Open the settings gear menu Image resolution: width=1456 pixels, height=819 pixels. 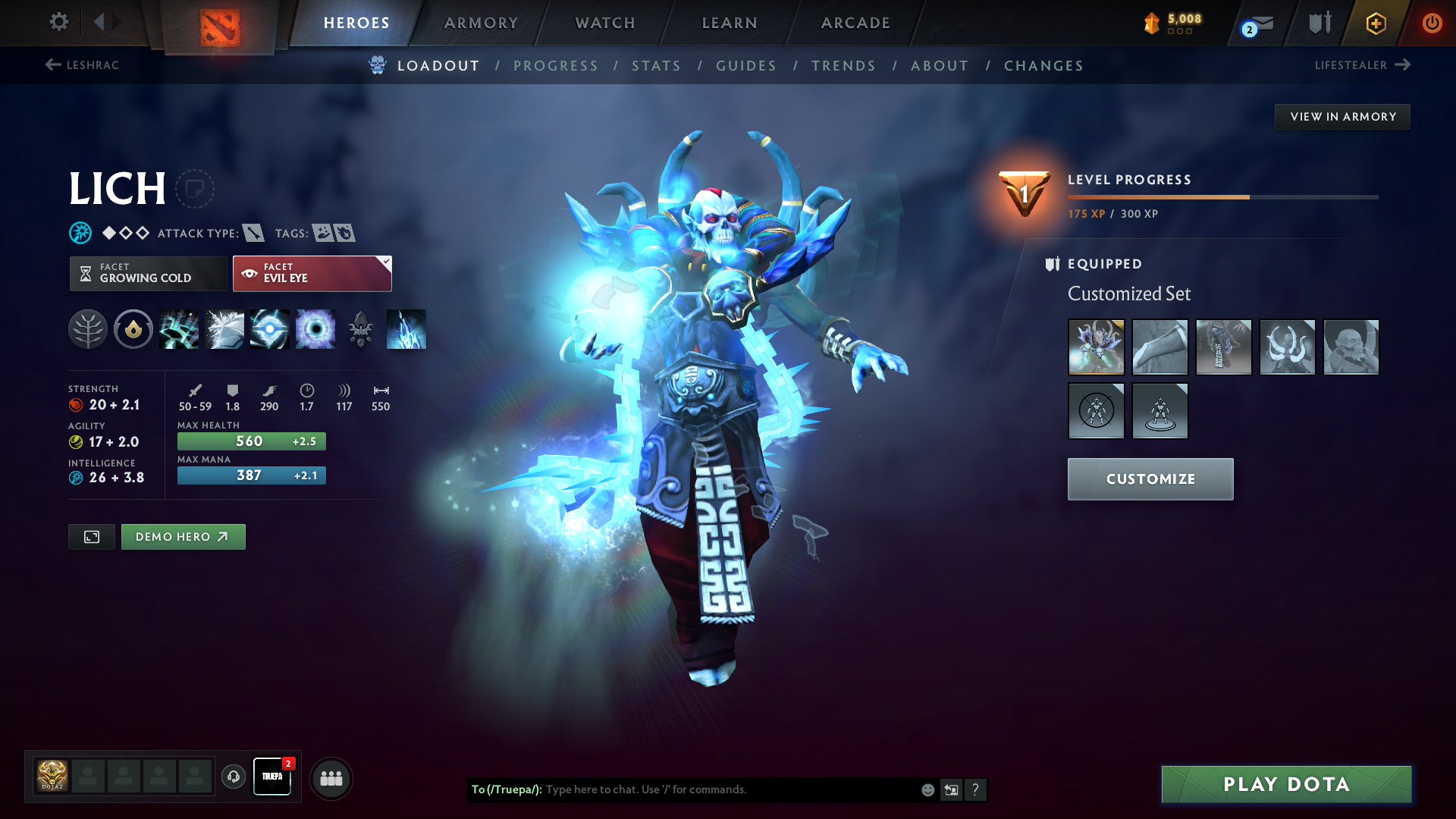[58, 22]
